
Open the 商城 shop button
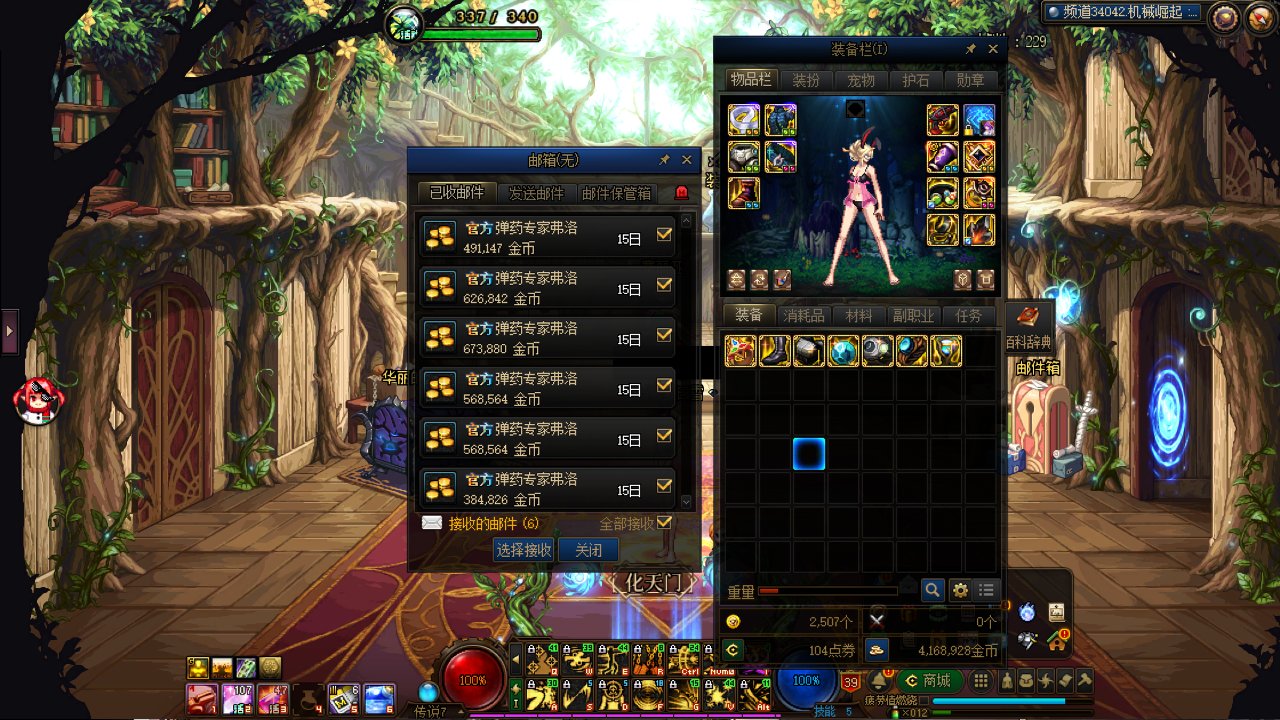[928, 680]
